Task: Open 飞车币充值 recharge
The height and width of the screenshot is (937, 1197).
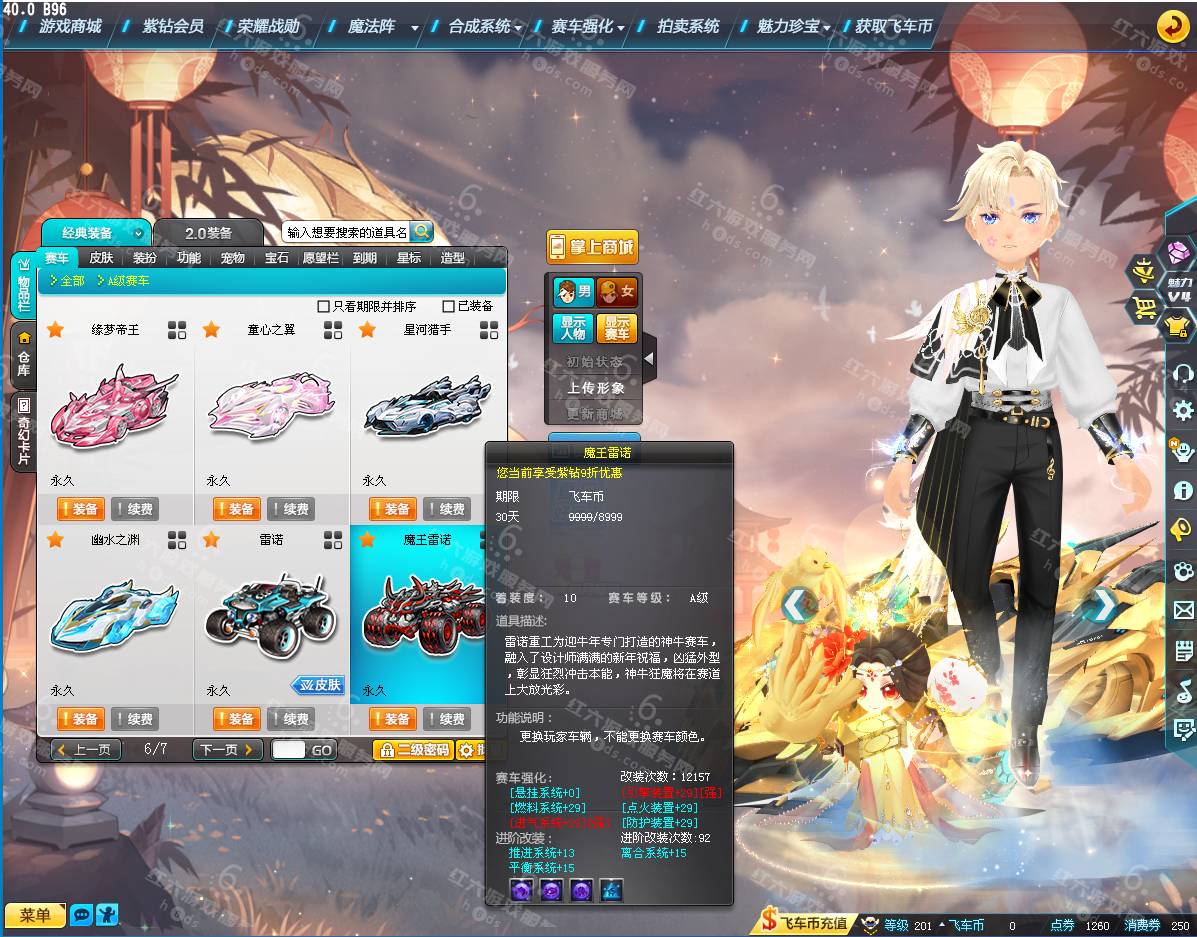Action: pos(805,923)
